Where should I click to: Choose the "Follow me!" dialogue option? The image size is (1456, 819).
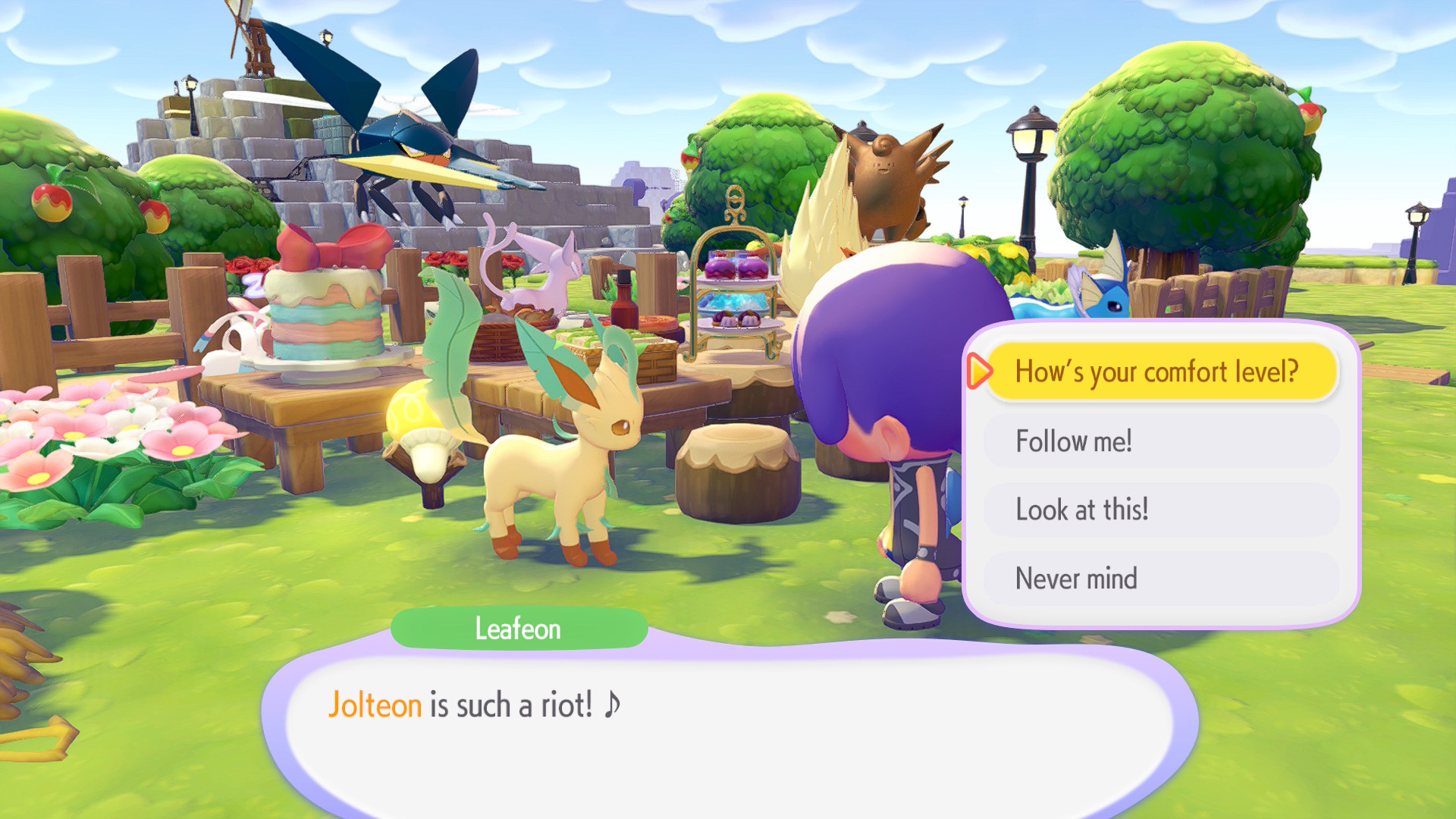pos(1160,440)
